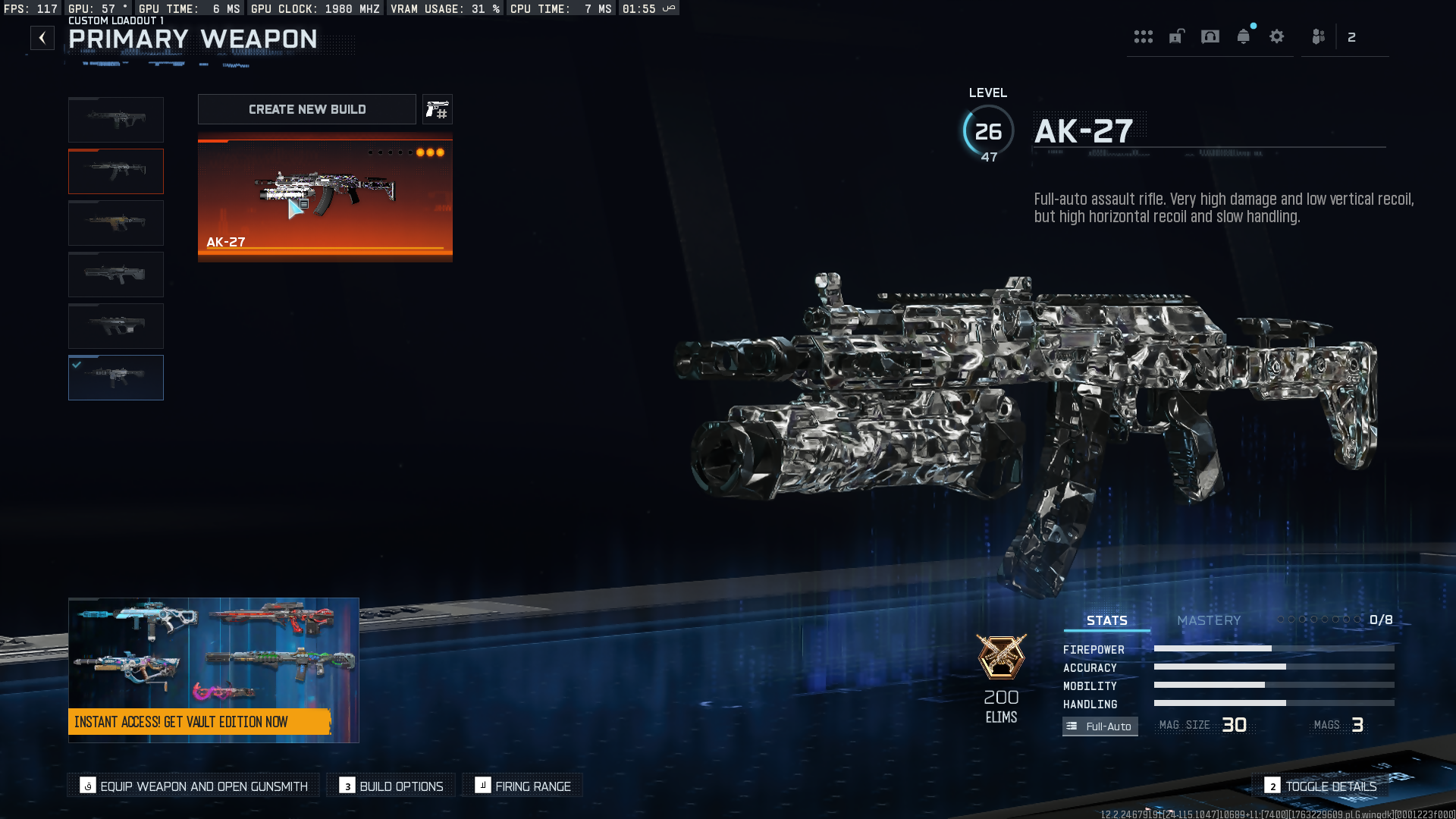Open the headset voice chat icon
Viewport: 1456px width, 819px height.
point(1210,37)
